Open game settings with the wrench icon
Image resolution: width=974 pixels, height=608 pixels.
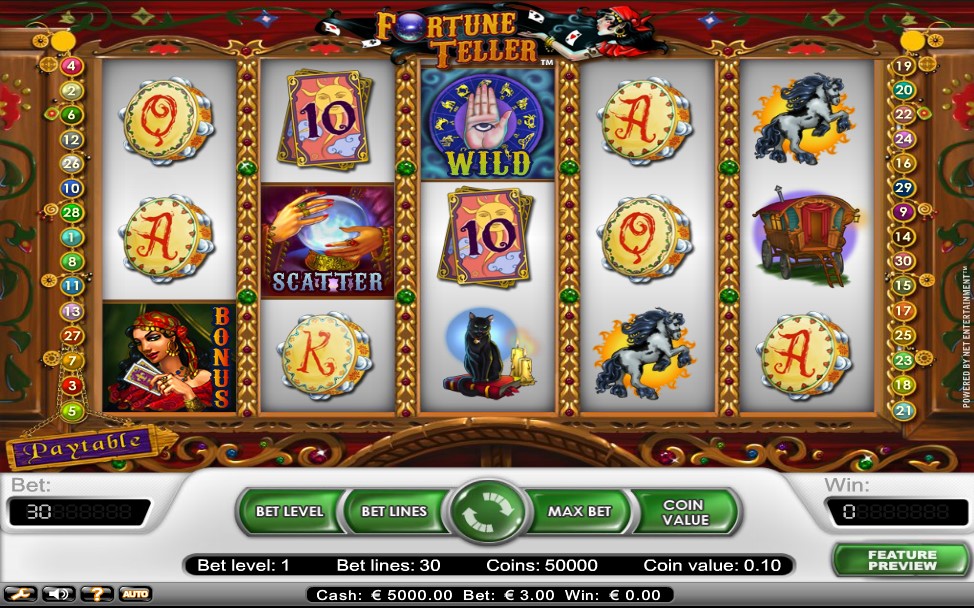point(22,594)
